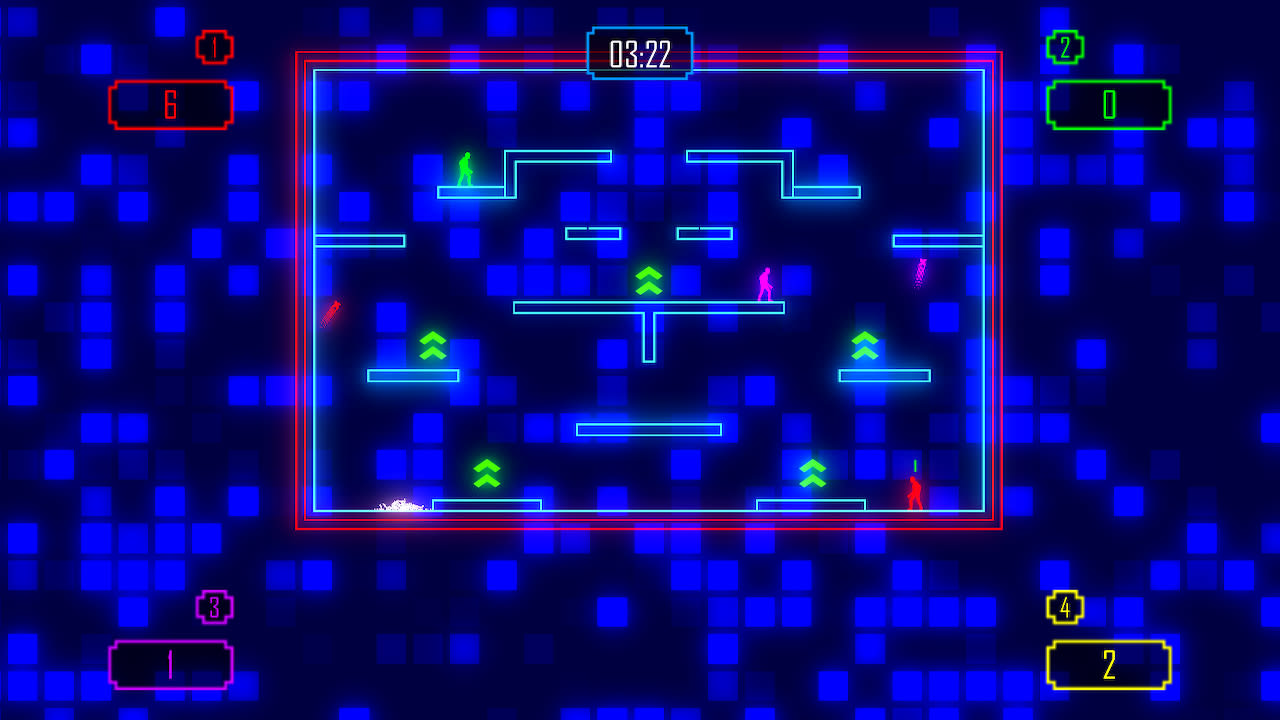Select the Player 4 yellow badge emblem
The height and width of the screenshot is (720, 1280).
(1066, 608)
